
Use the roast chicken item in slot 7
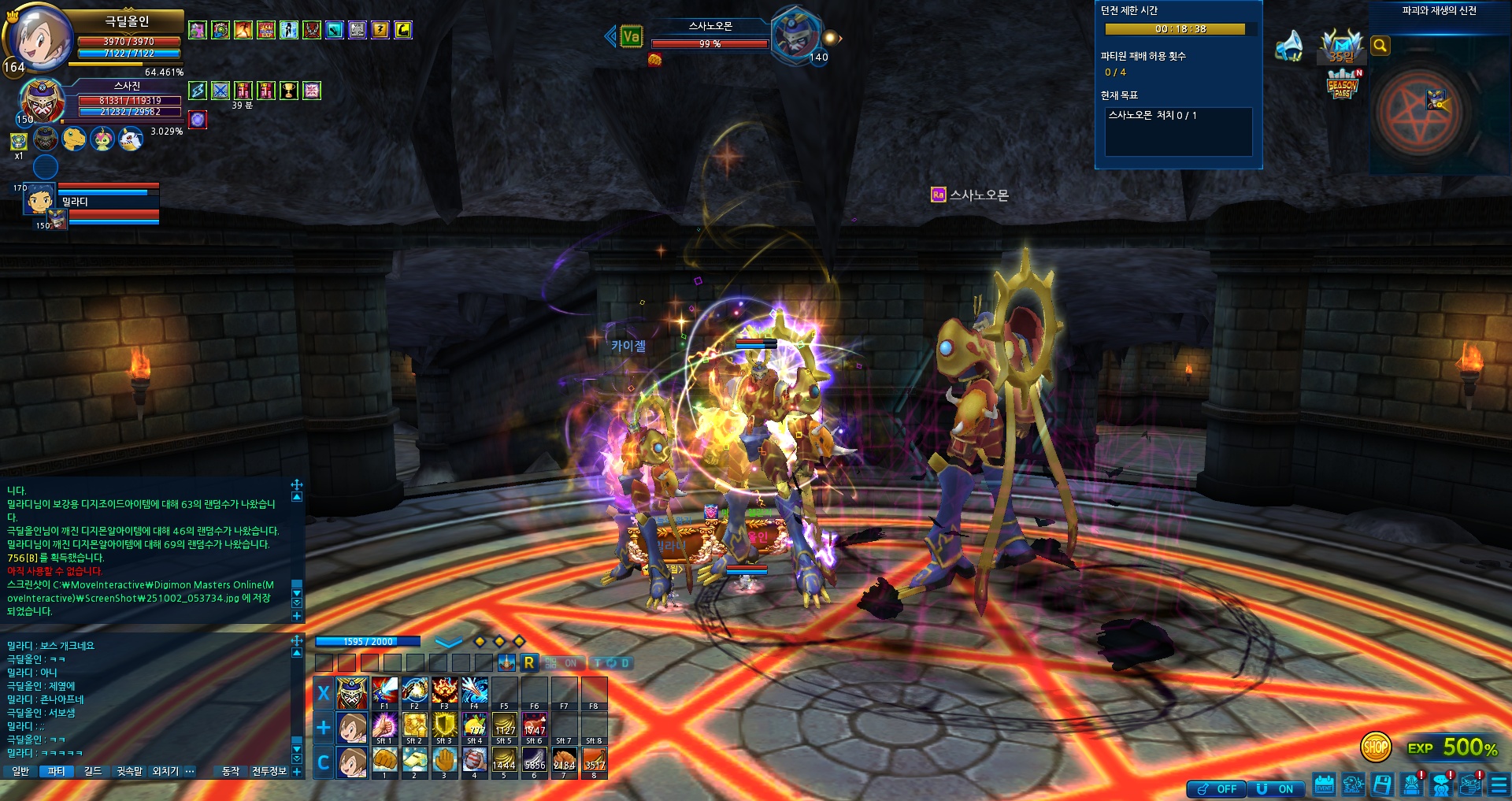565,760
